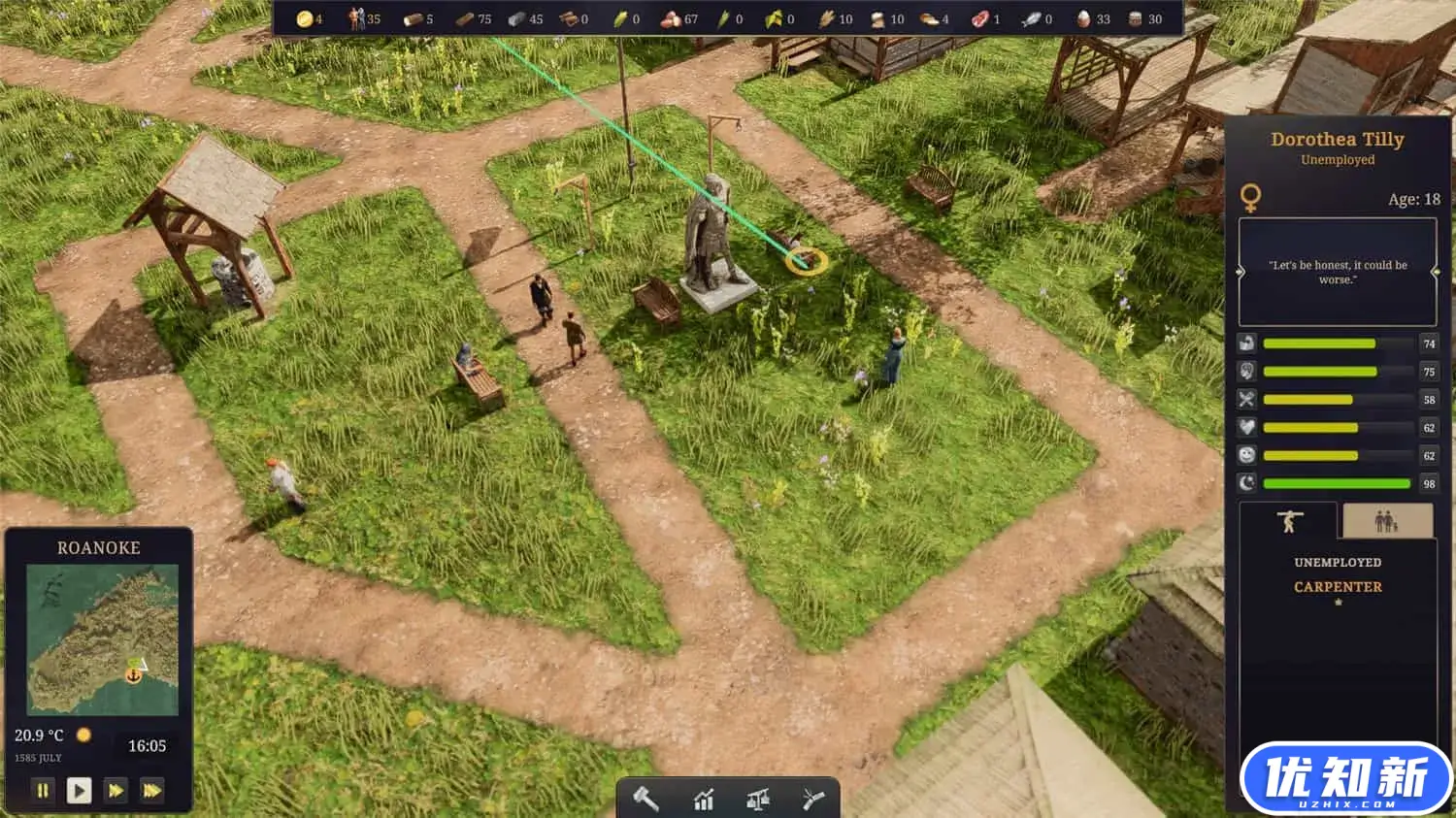The width and height of the screenshot is (1456, 818).
Task: Switch to the worker job tab
Action: click(x=1288, y=522)
